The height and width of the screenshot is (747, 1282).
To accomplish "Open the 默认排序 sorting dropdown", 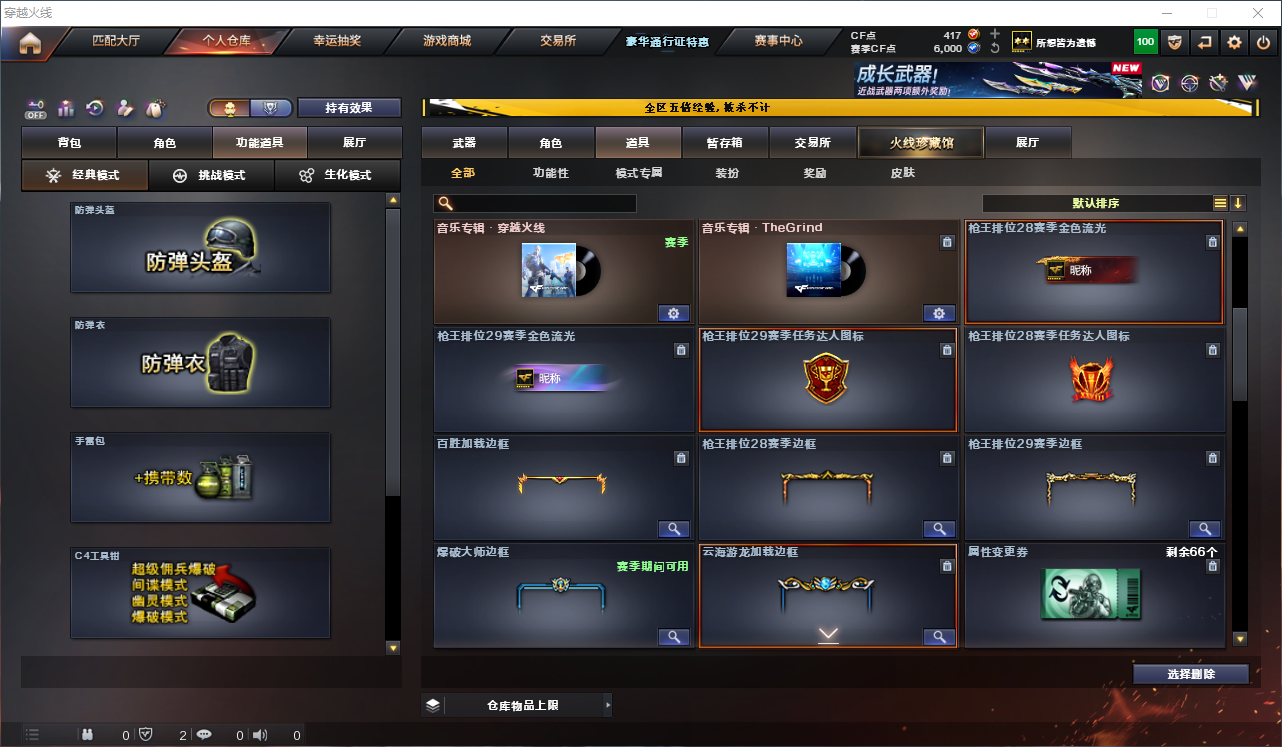I will click(1097, 202).
